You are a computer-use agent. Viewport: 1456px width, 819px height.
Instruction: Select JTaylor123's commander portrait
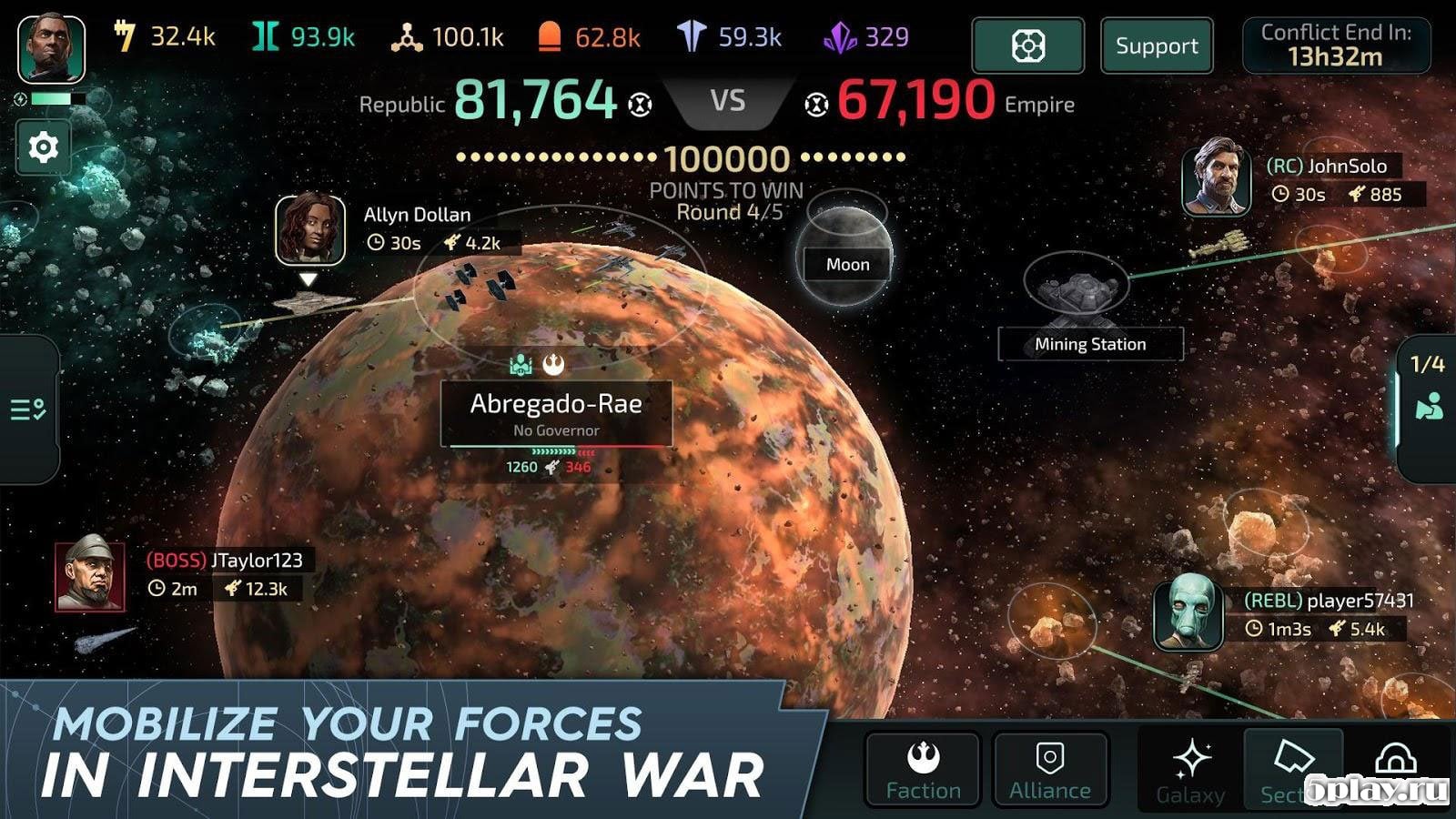[x=89, y=576]
